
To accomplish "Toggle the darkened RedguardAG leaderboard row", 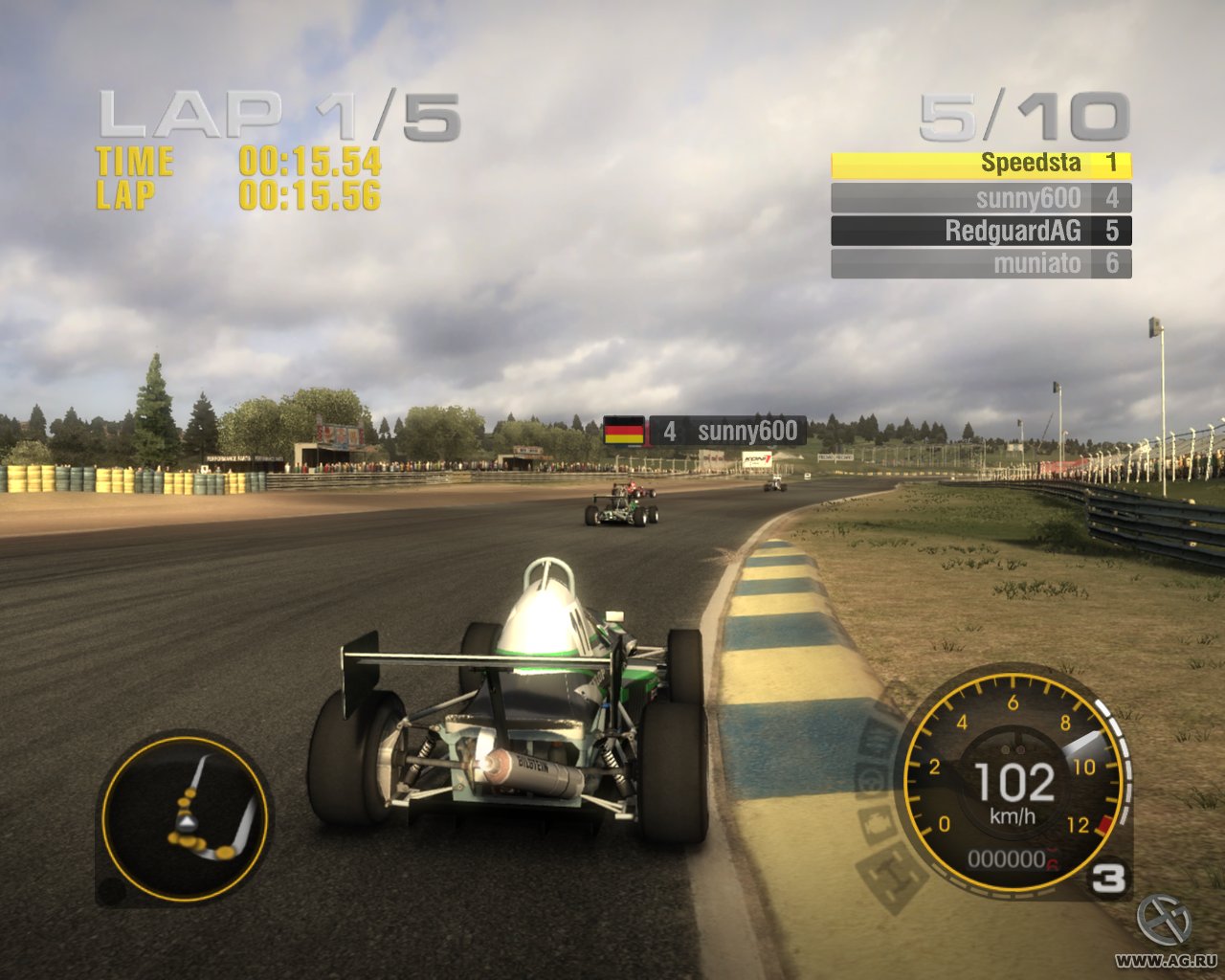I will pyautogui.click(x=981, y=231).
